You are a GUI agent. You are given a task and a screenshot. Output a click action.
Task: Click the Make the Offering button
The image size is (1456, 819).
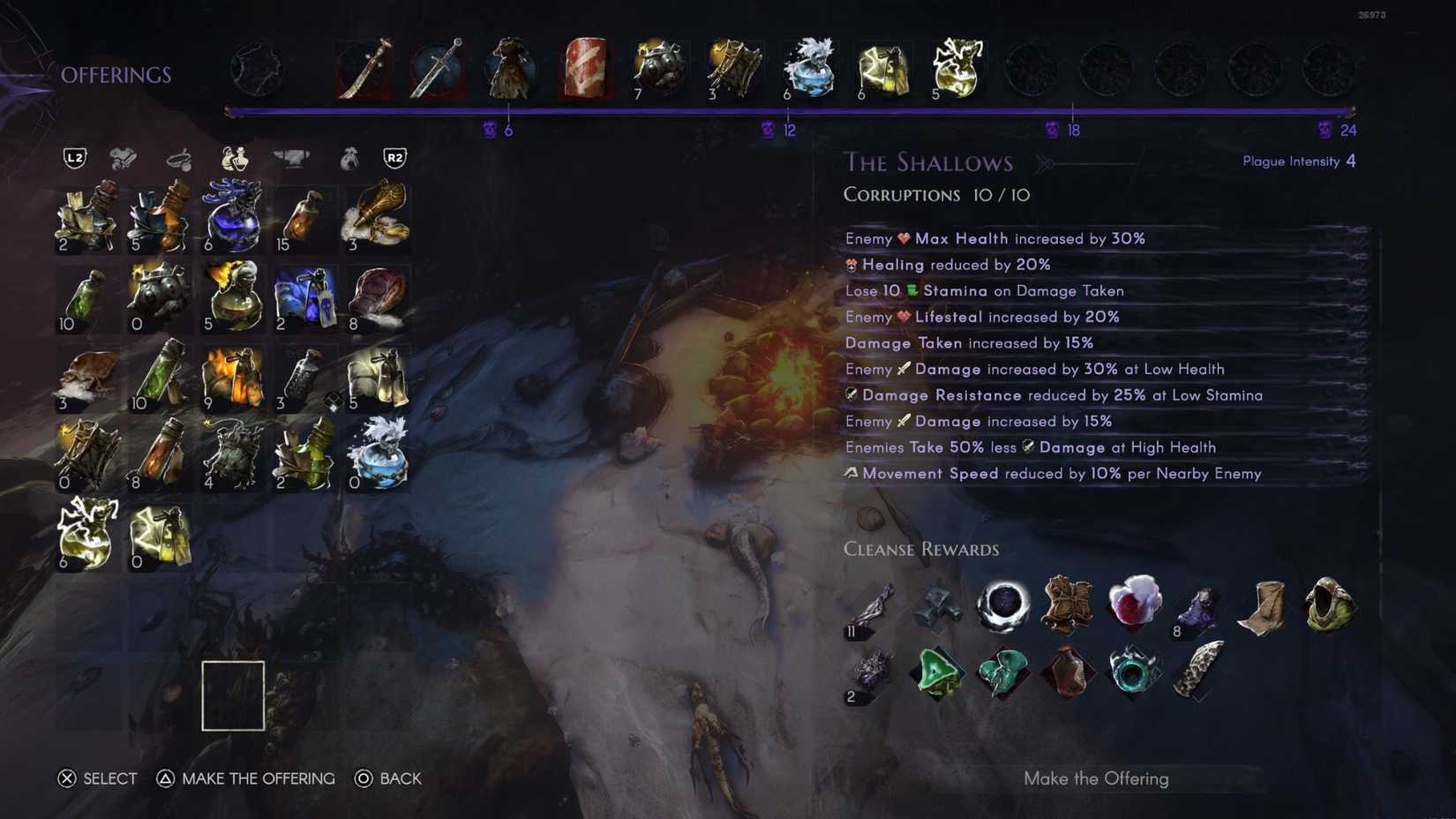pyautogui.click(x=1096, y=778)
